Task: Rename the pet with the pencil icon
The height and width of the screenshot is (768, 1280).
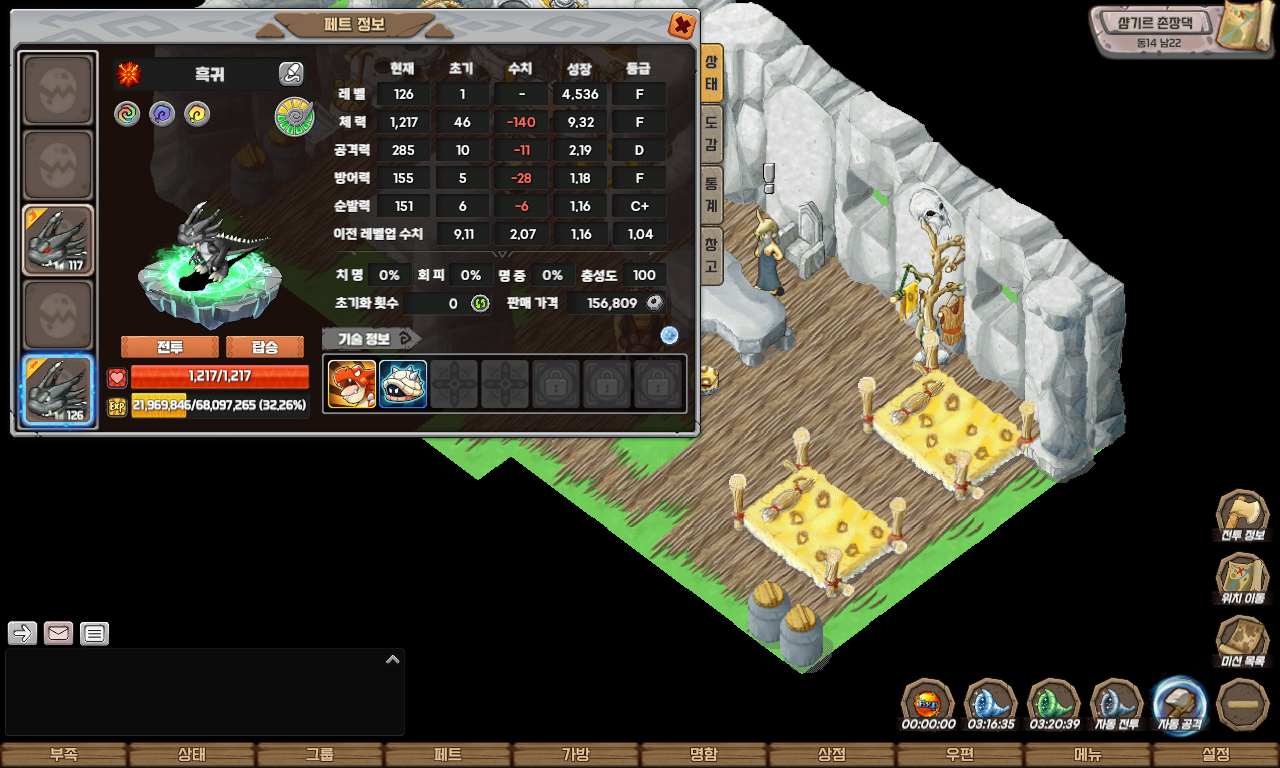Action: (291, 73)
